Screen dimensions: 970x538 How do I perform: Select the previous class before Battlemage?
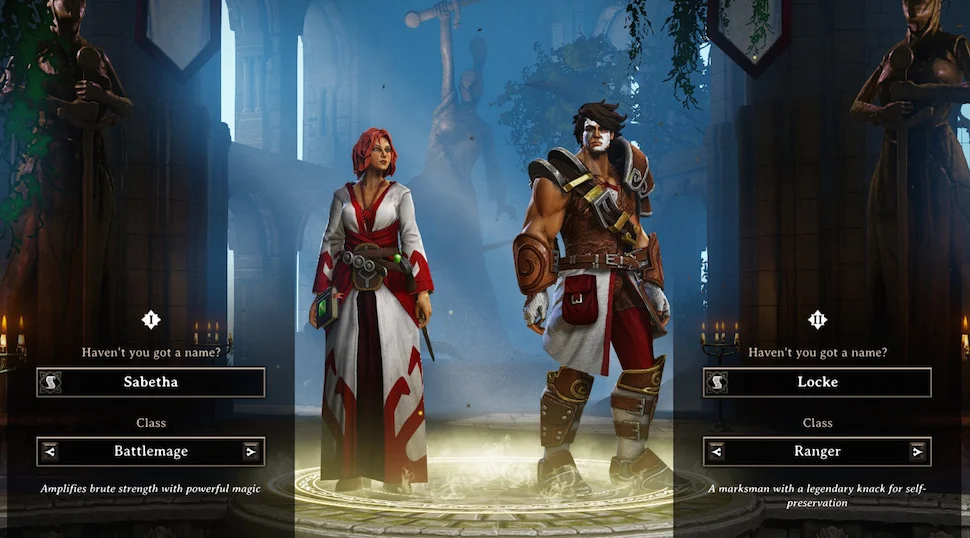pyautogui.click(x=50, y=451)
